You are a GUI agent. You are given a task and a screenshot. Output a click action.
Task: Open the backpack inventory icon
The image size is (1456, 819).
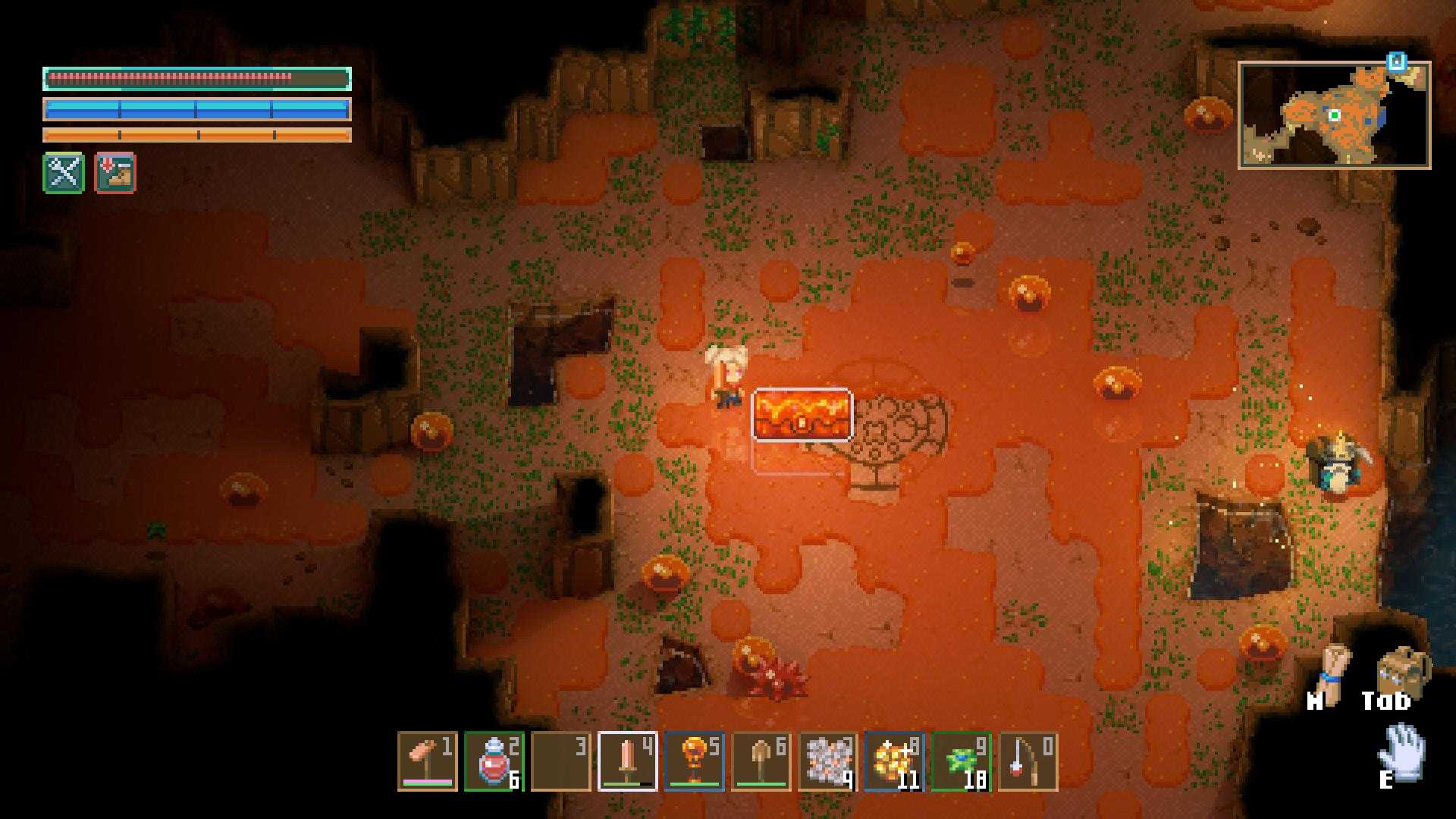(x=1401, y=670)
